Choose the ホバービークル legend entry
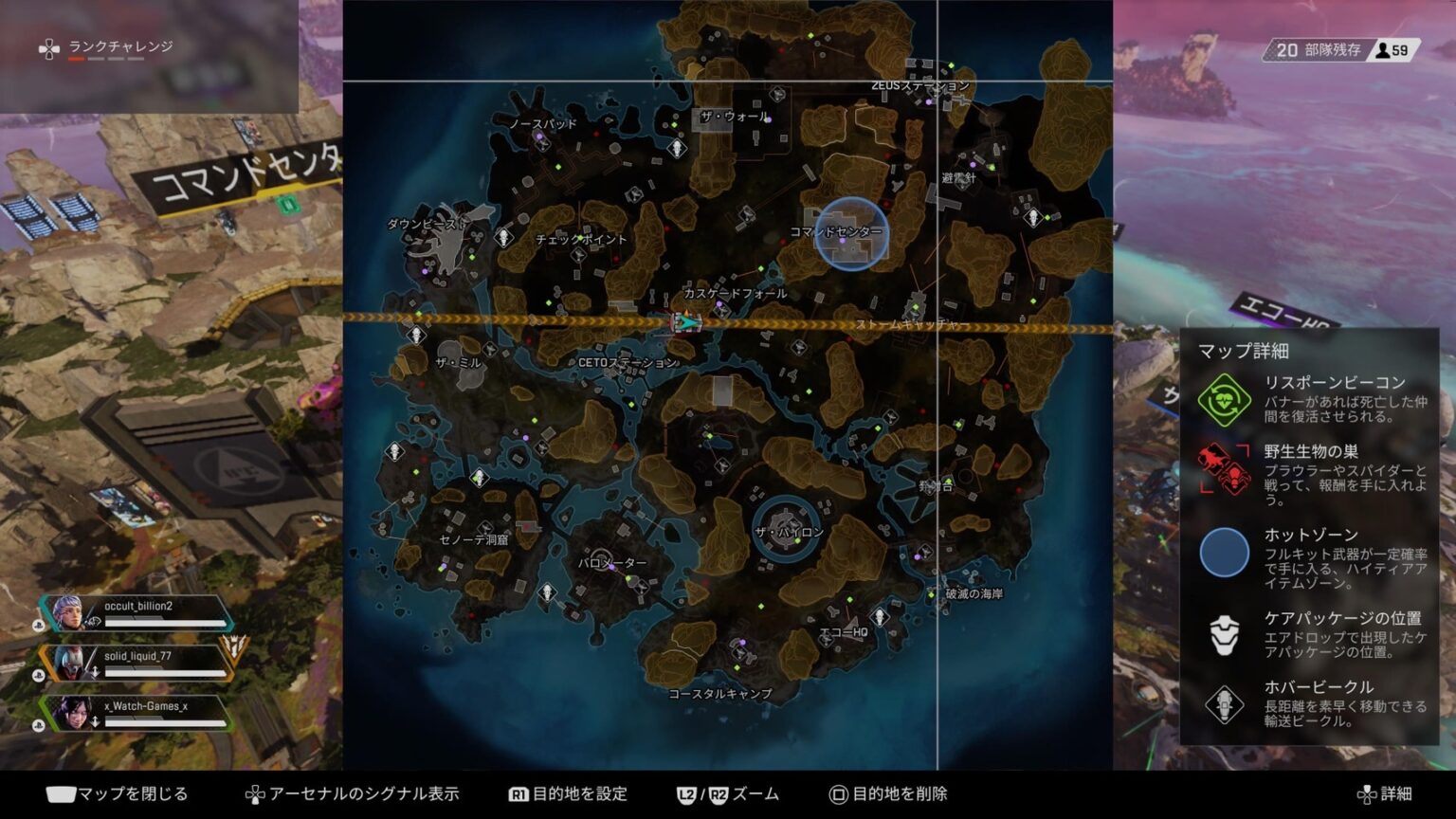This screenshot has height=819, width=1456. (x=1310, y=703)
